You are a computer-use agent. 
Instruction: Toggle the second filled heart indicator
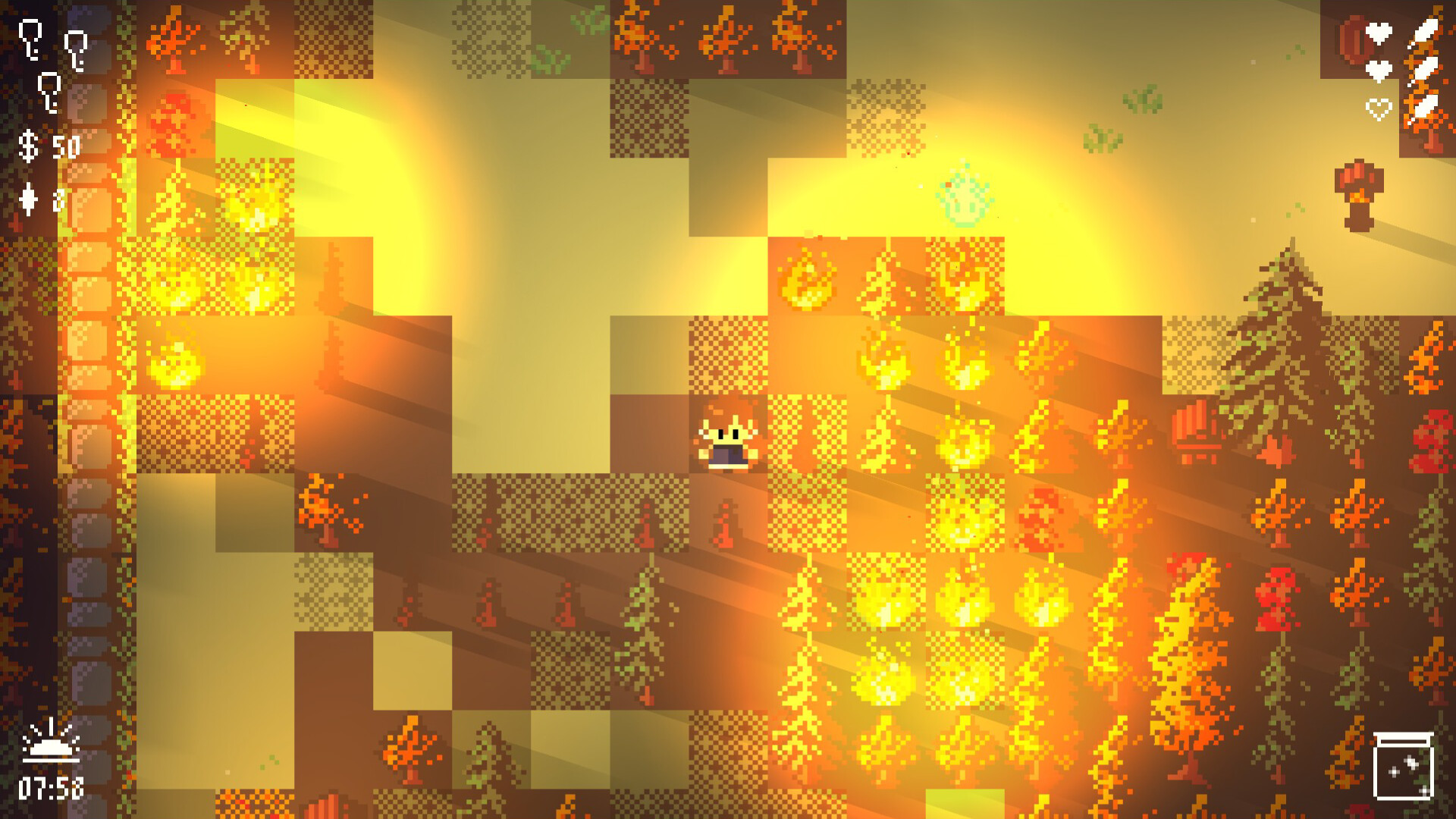[x=1379, y=71]
